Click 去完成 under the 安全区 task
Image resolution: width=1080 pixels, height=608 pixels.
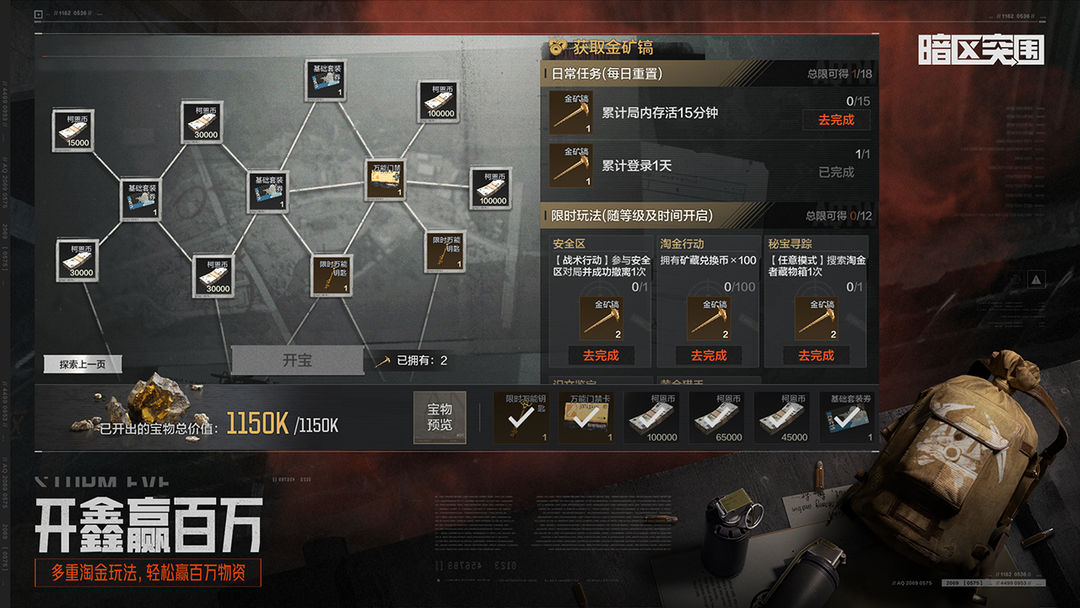coord(600,355)
